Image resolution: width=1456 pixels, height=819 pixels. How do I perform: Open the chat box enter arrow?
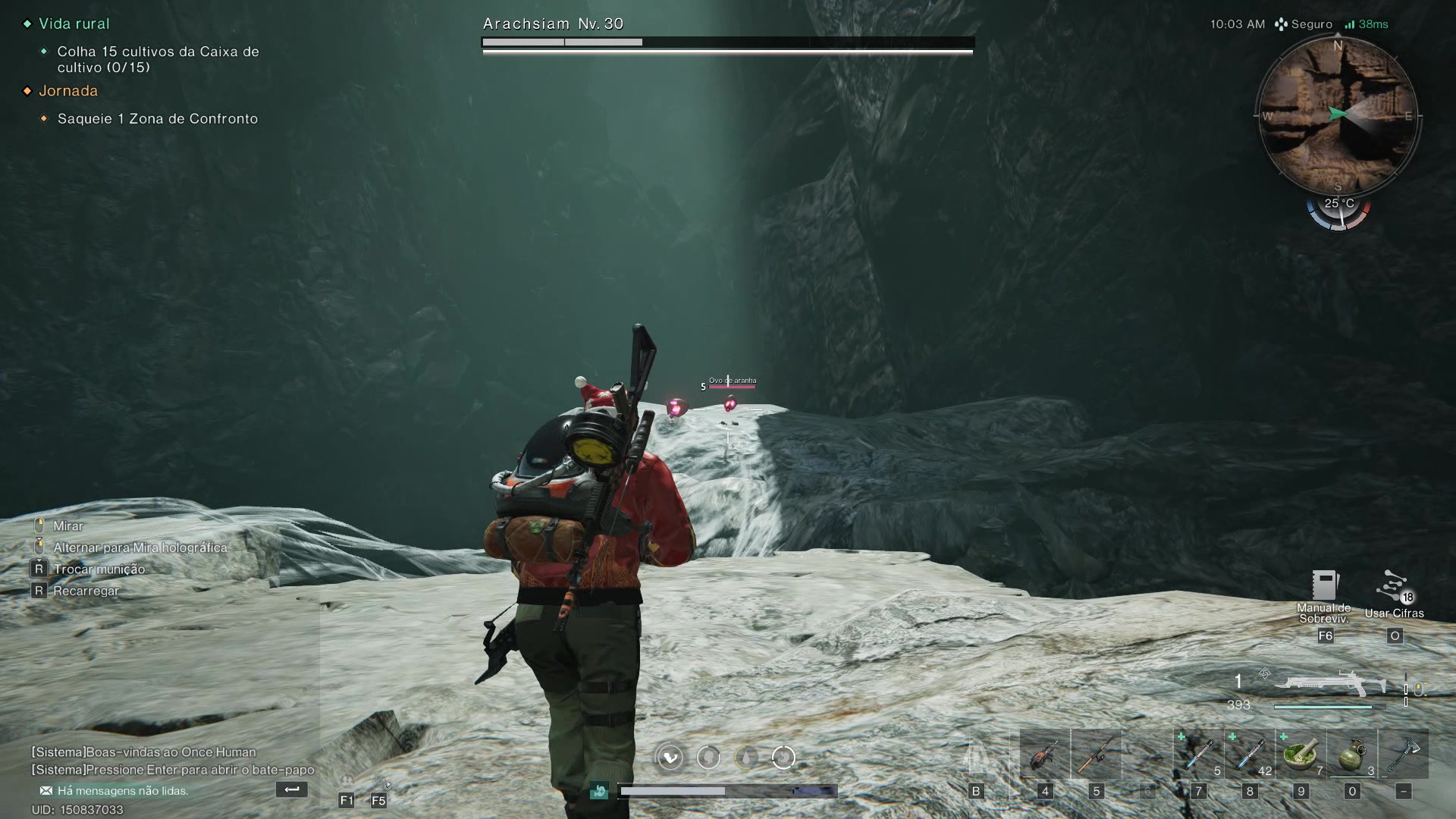291,789
